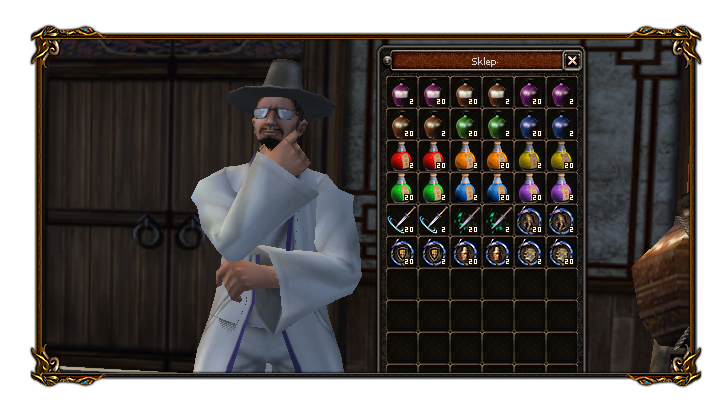Choose the pickaxe stack of 20

point(401,220)
